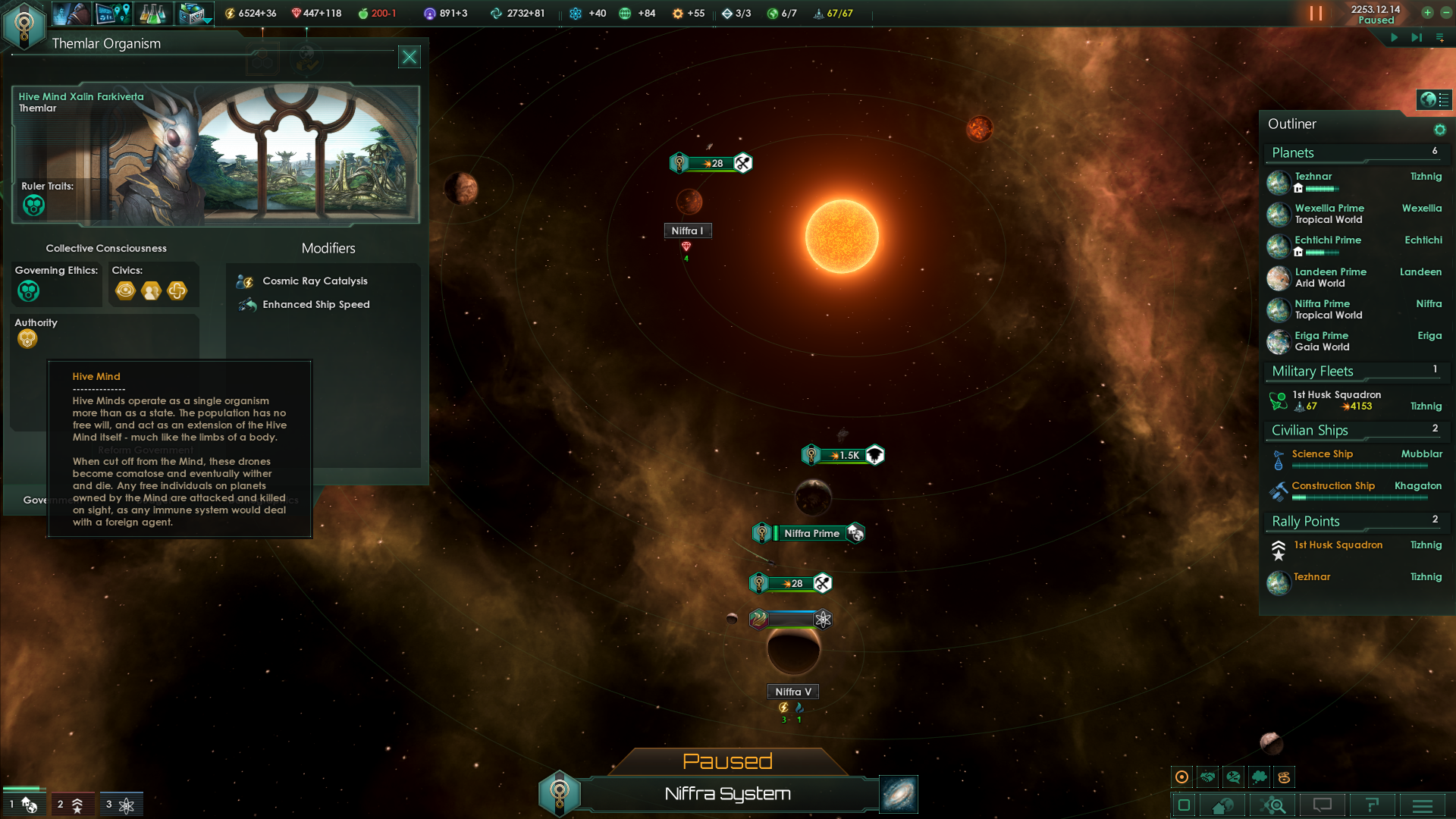Click the pause button near the date
This screenshot has width=1456, height=819.
tap(1316, 14)
